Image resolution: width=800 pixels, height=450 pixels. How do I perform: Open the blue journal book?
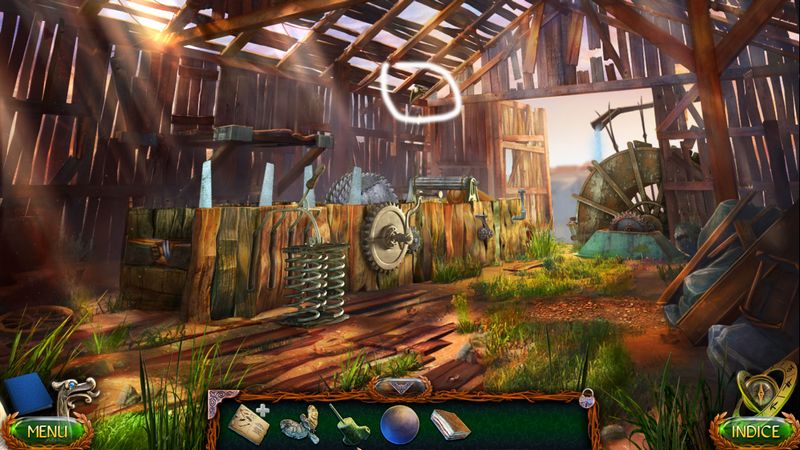[27, 394]
